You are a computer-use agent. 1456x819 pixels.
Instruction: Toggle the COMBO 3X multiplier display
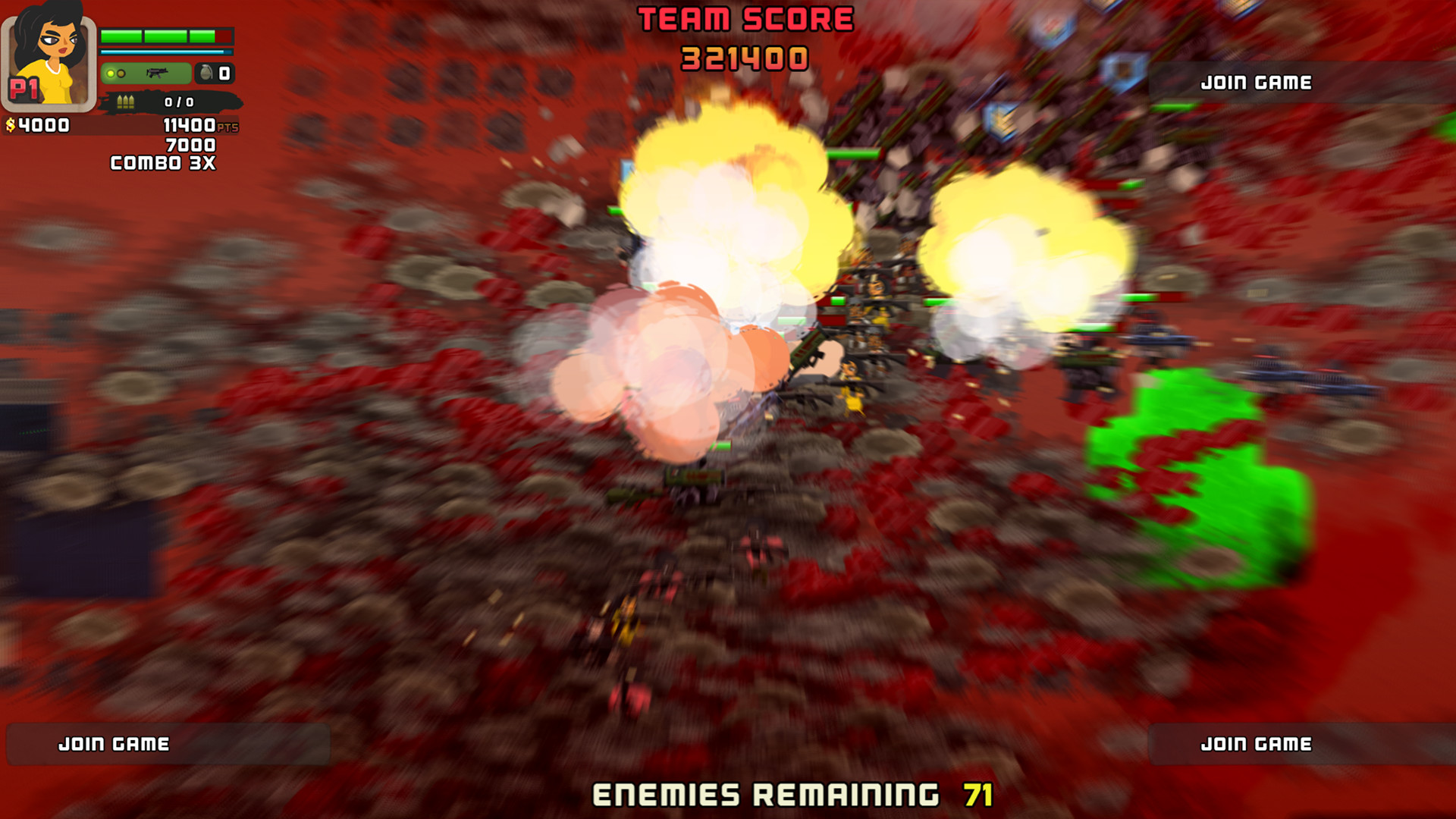[x=162, y=162]
